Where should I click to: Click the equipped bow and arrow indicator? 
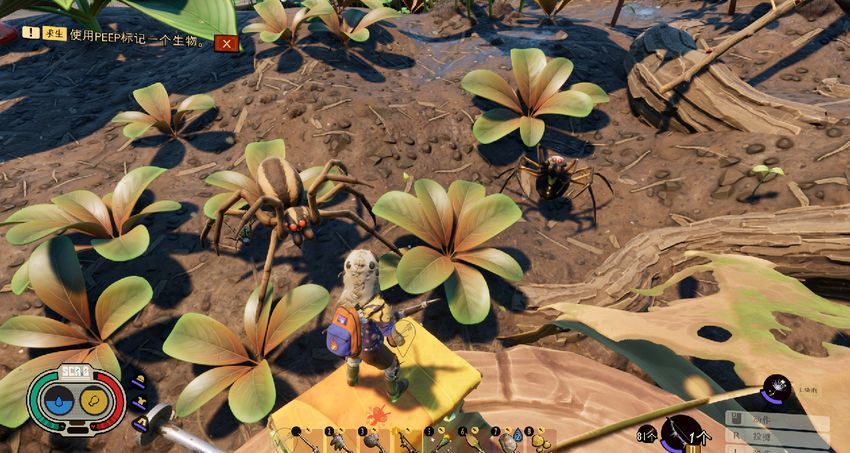pos(680,434)
